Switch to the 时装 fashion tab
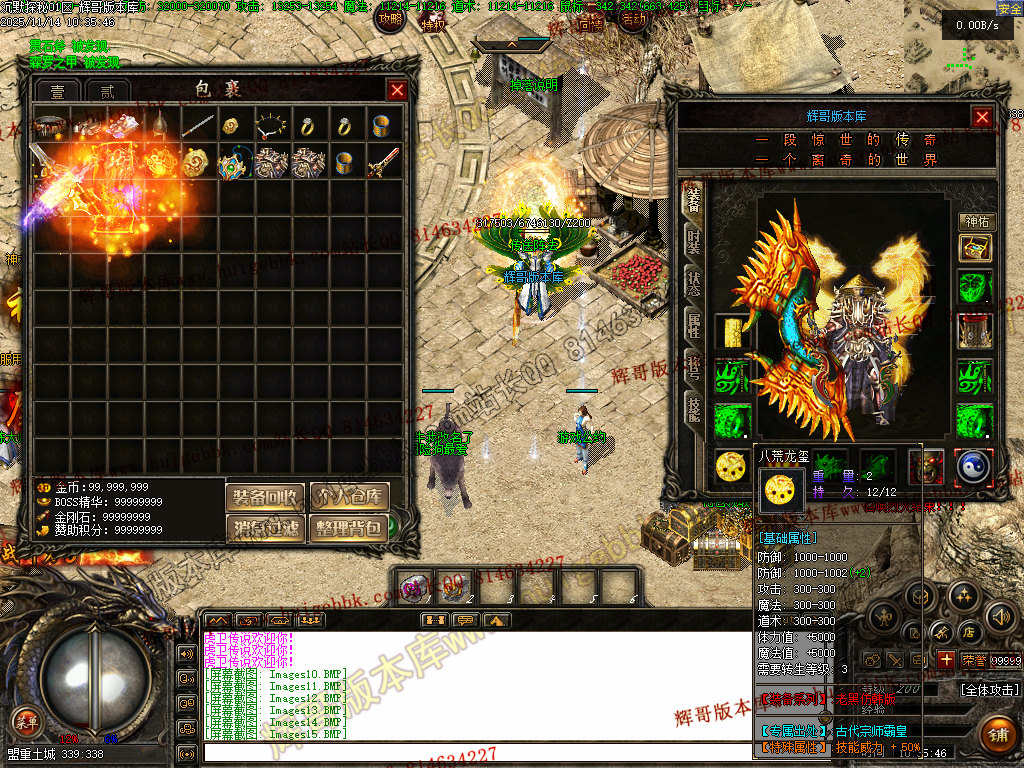This screenshot has width=1024, height=768. pos(693,241)
